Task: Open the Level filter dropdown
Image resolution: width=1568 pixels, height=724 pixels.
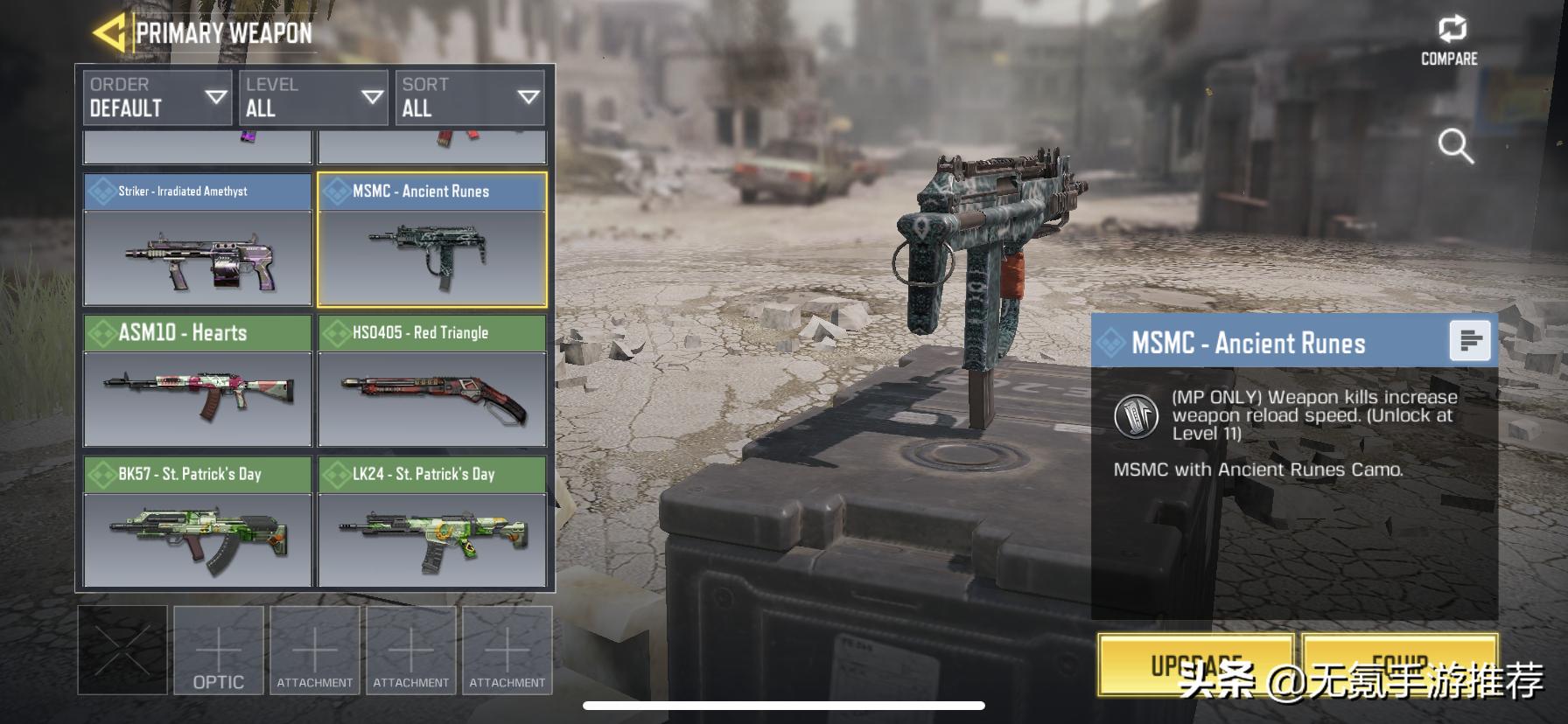Action: tap(313, 97)
